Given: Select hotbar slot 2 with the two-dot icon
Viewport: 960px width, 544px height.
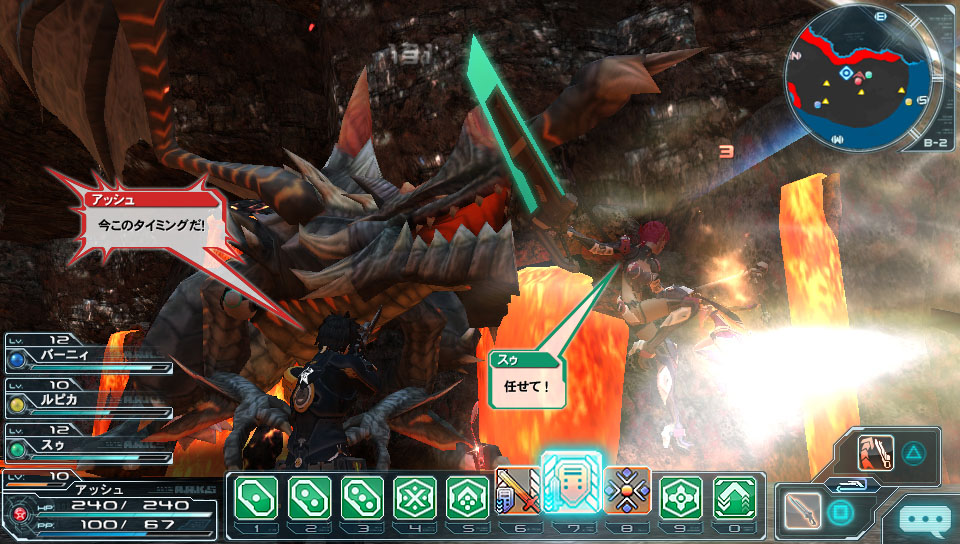Looking at the screenshot, I should tap(308, 496).
